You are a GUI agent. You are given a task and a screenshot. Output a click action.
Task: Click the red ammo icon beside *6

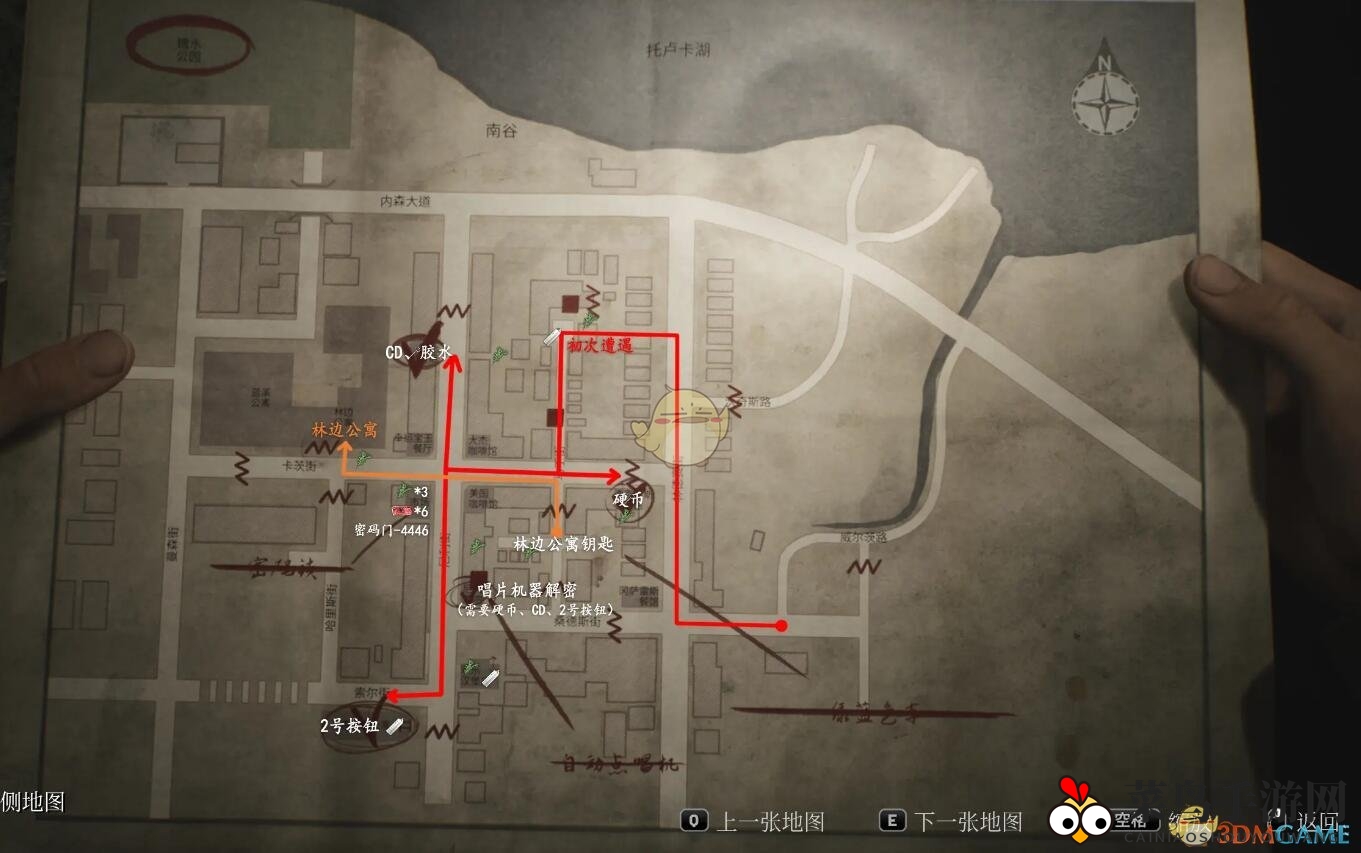pyautogui.click(x=400, y=510)
